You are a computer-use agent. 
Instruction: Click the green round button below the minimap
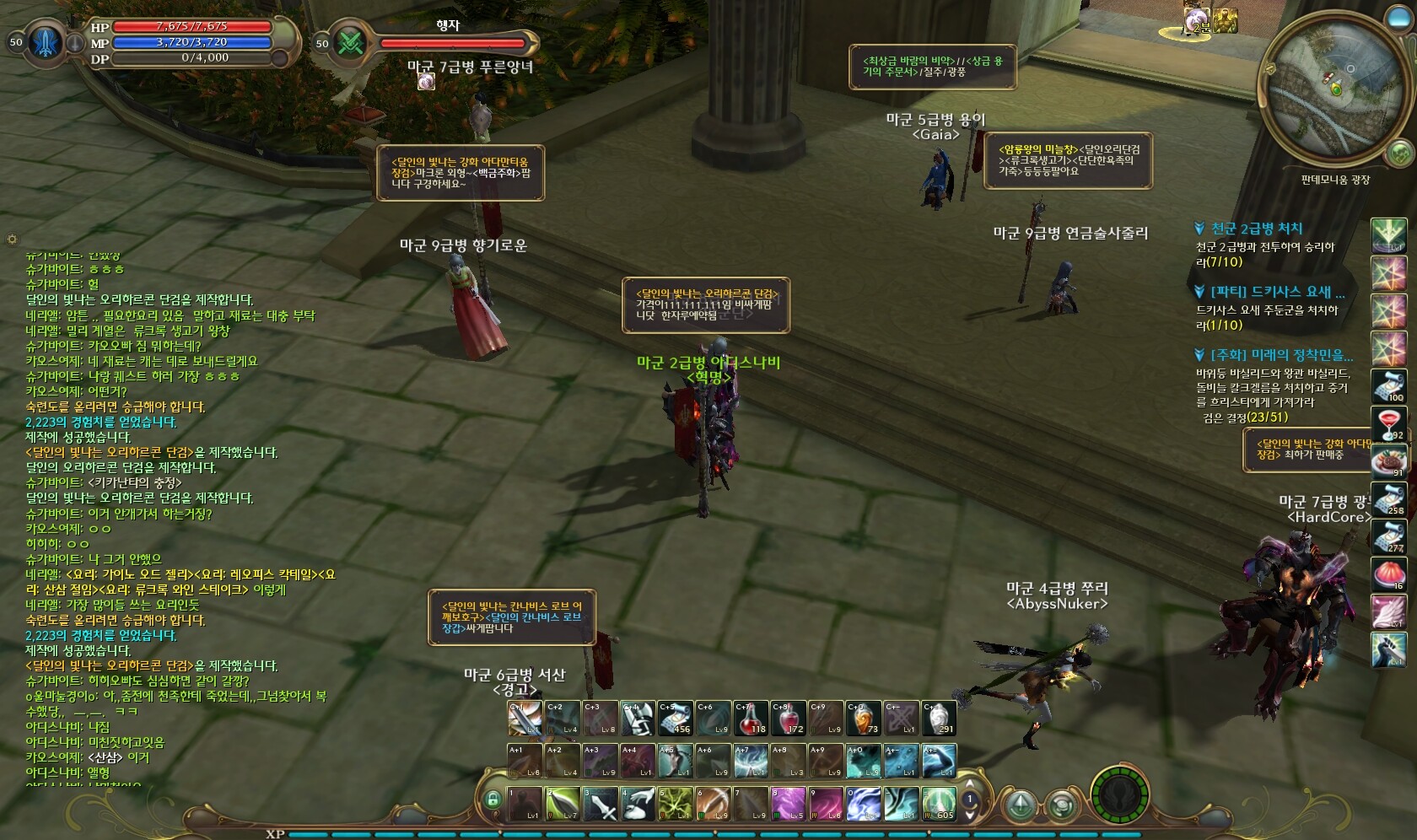click(1399, 153)
